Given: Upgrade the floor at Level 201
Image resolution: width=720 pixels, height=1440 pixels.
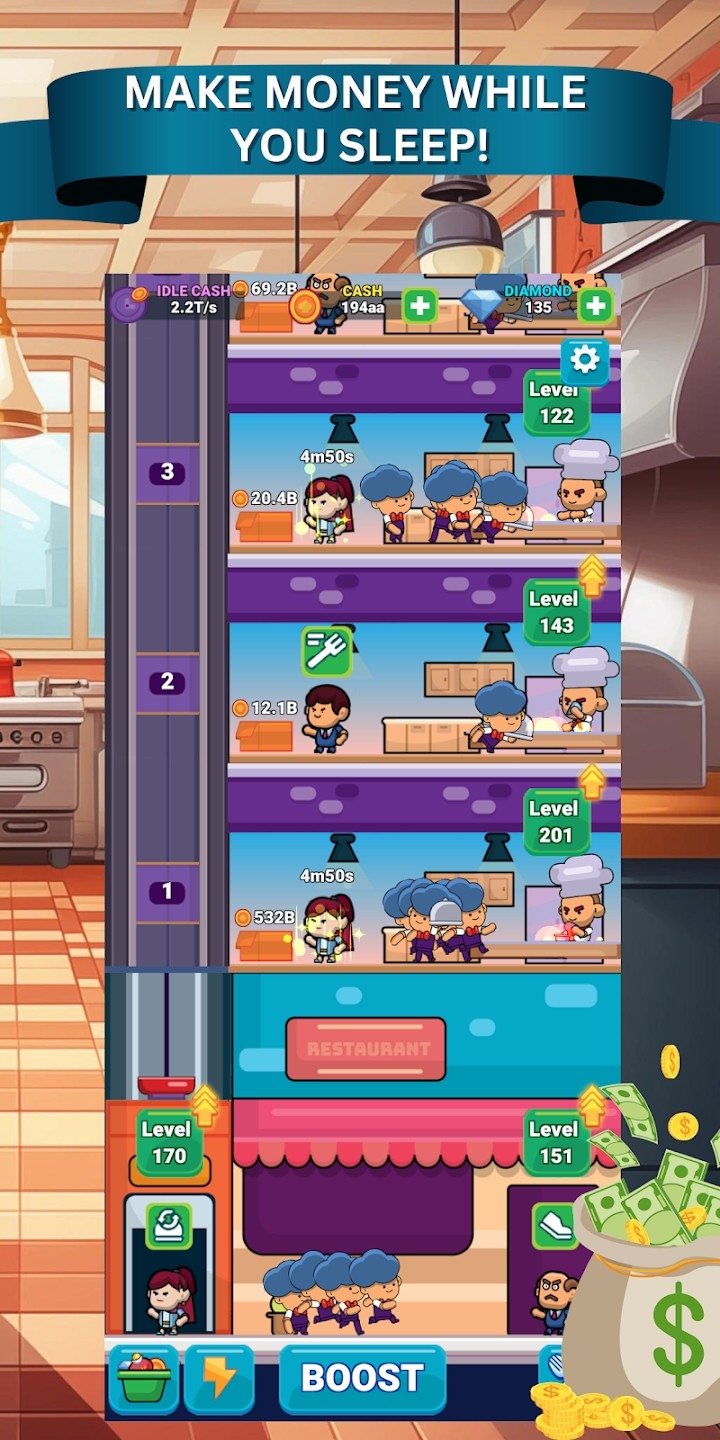Looking at the screenshot, I should pos(556,821).
